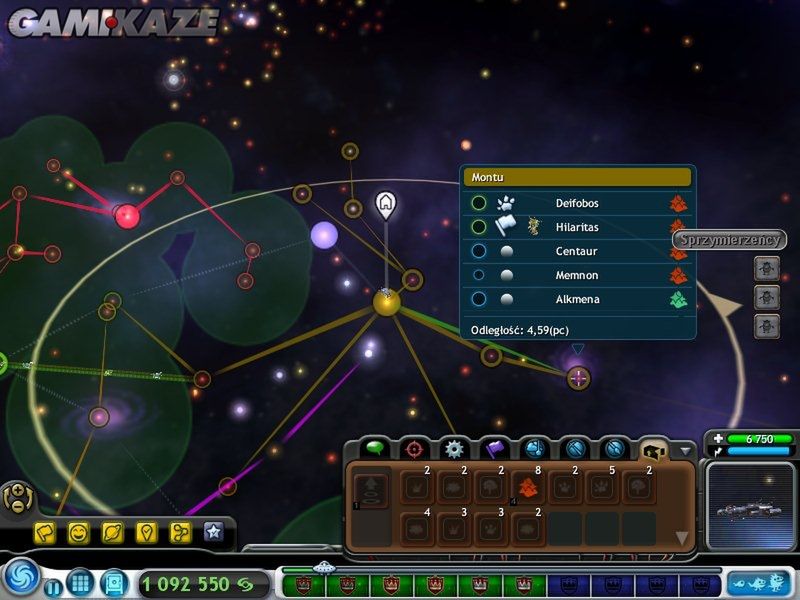800x600 pixels.
Task: Select the red spice cargo slot
Action: pos(528,487)
